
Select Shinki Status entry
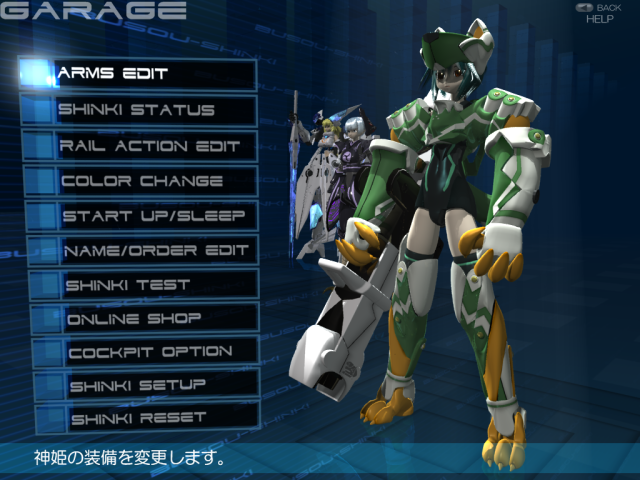[x=140, y=110]
